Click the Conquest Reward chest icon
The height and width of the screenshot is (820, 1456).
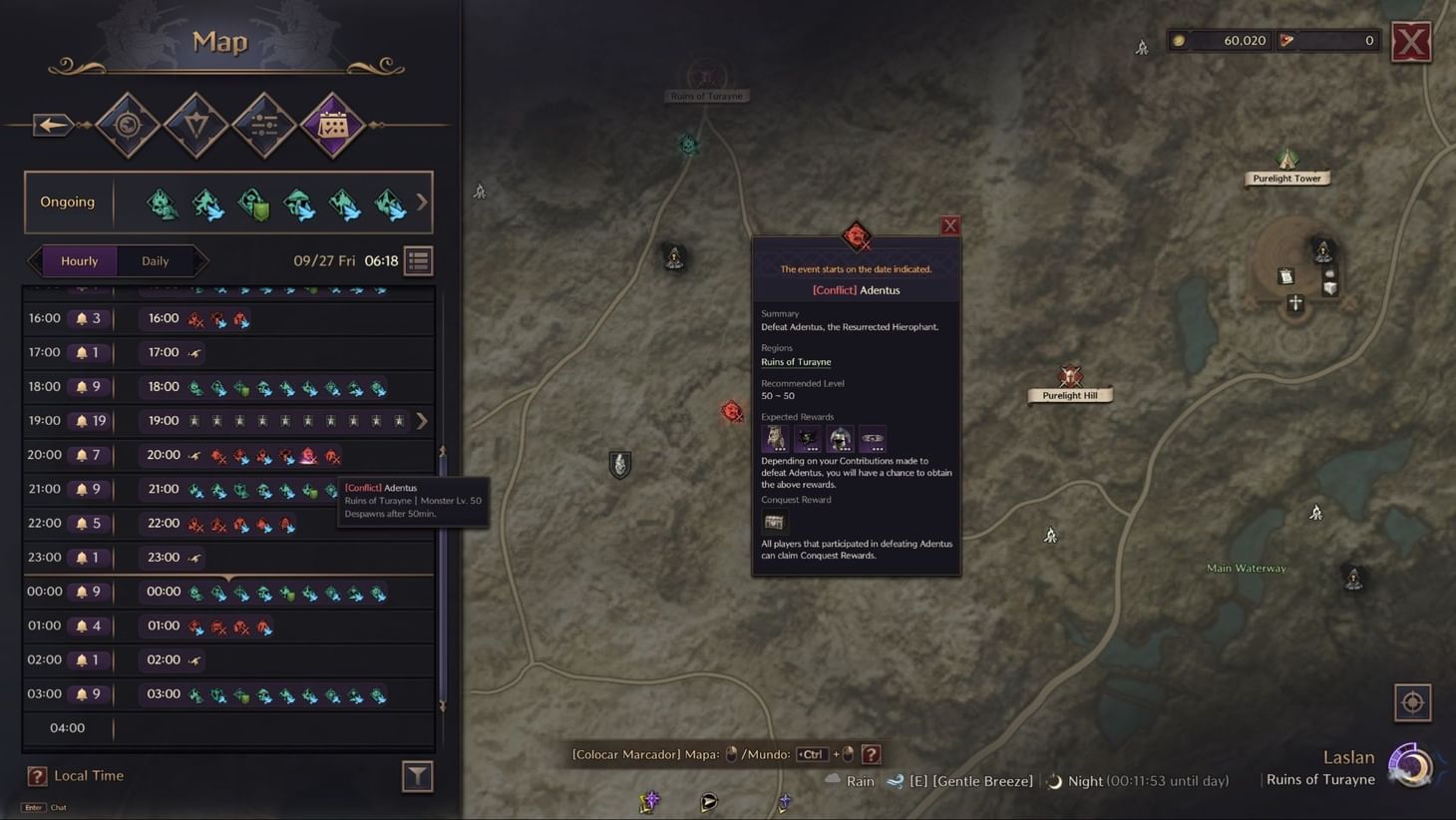pos(775,521)
